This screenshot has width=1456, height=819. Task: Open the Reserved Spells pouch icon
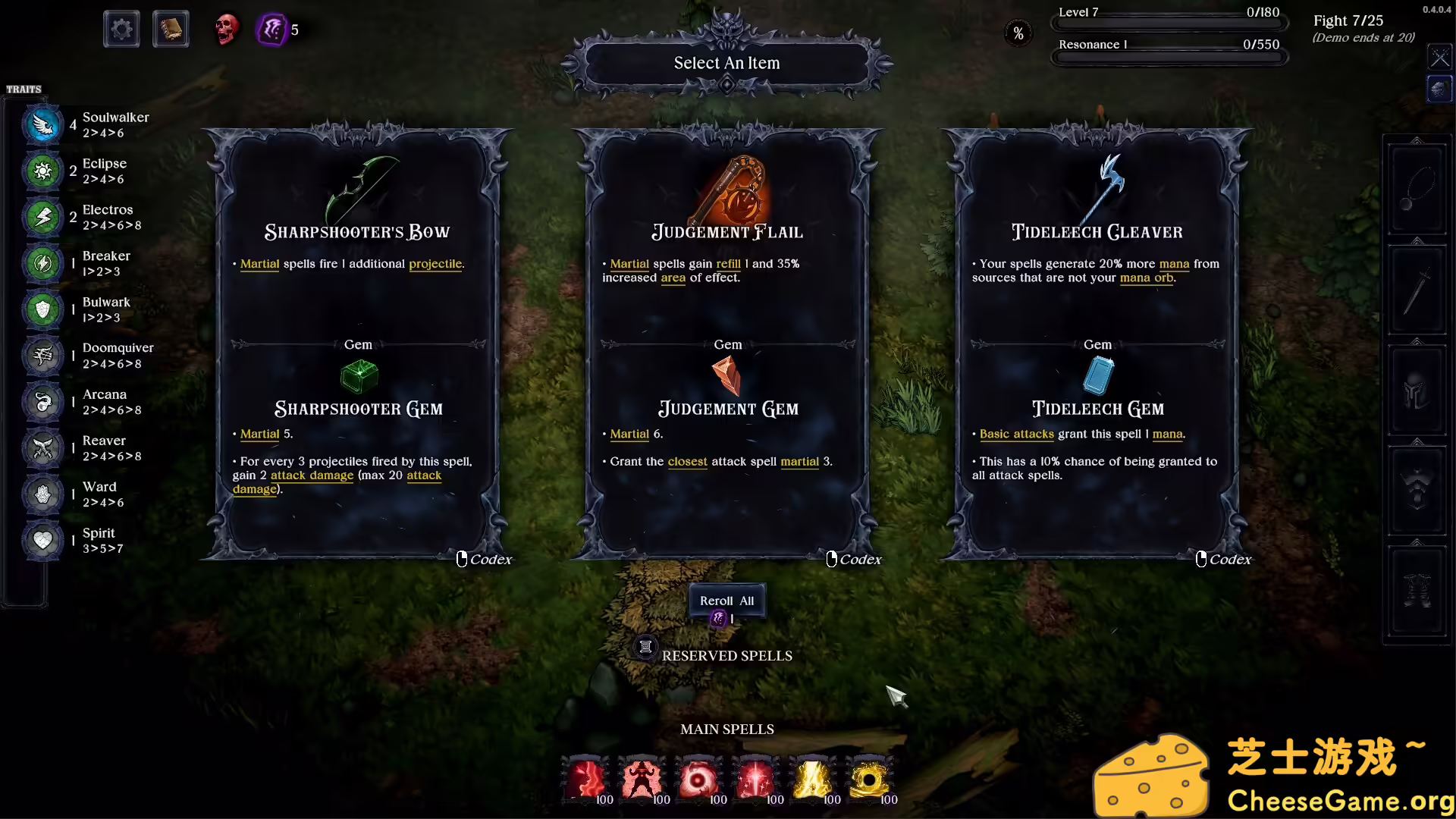coord(645,648)
